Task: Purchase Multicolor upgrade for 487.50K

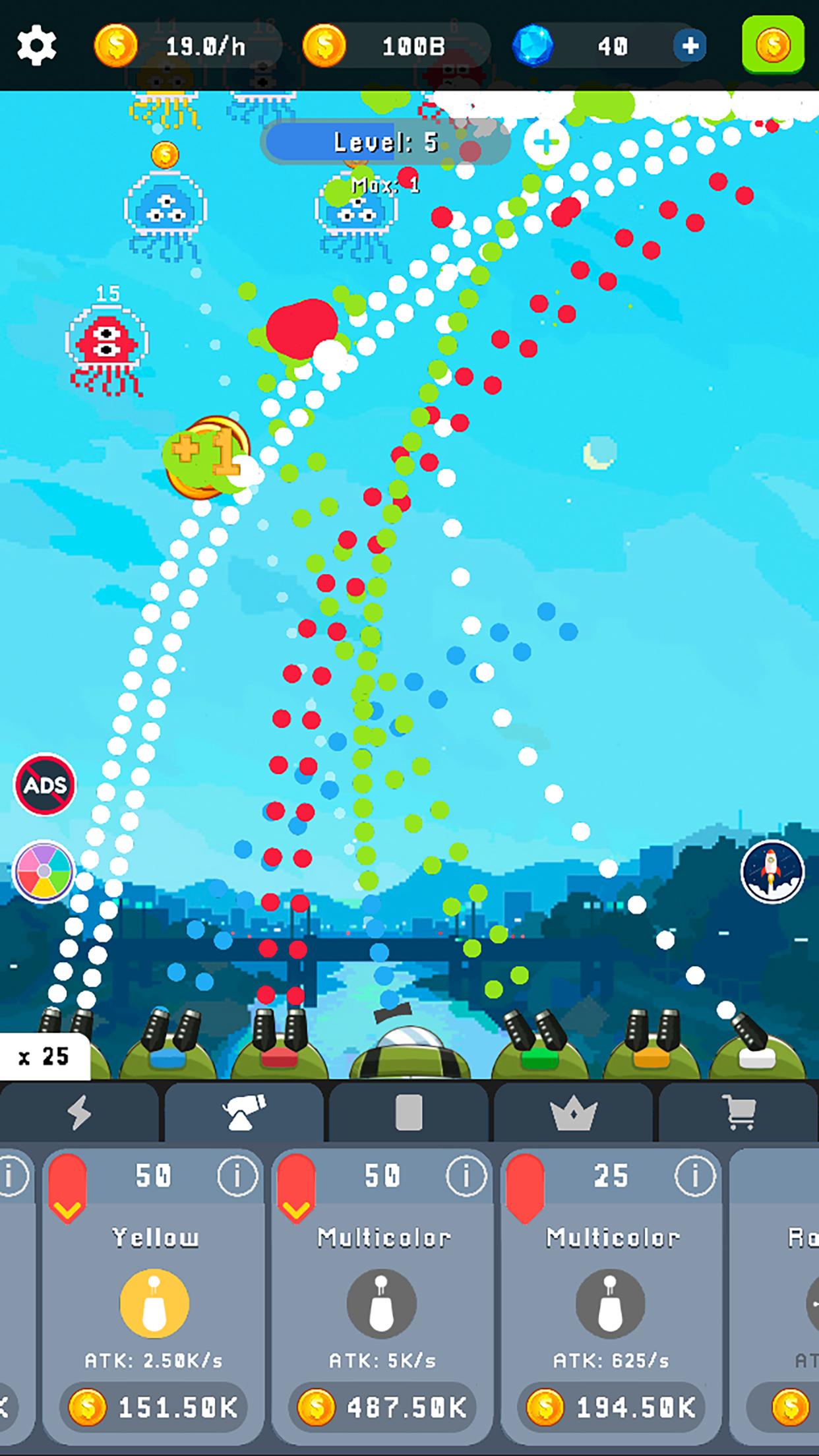Action: point(383,1408)
